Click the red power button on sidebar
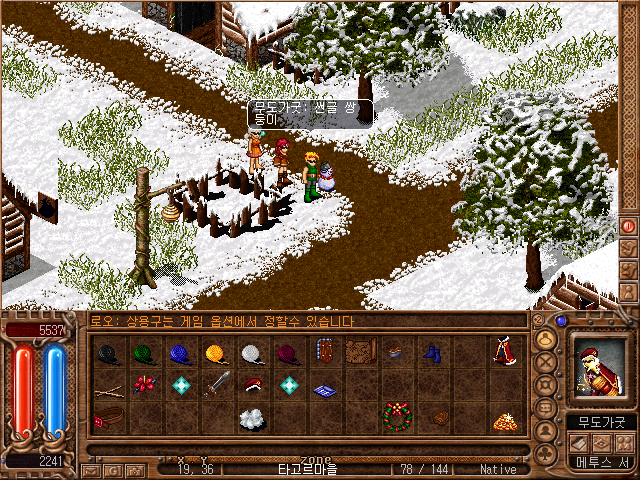This screenshot has height=480, width=640. pos(628,226)
